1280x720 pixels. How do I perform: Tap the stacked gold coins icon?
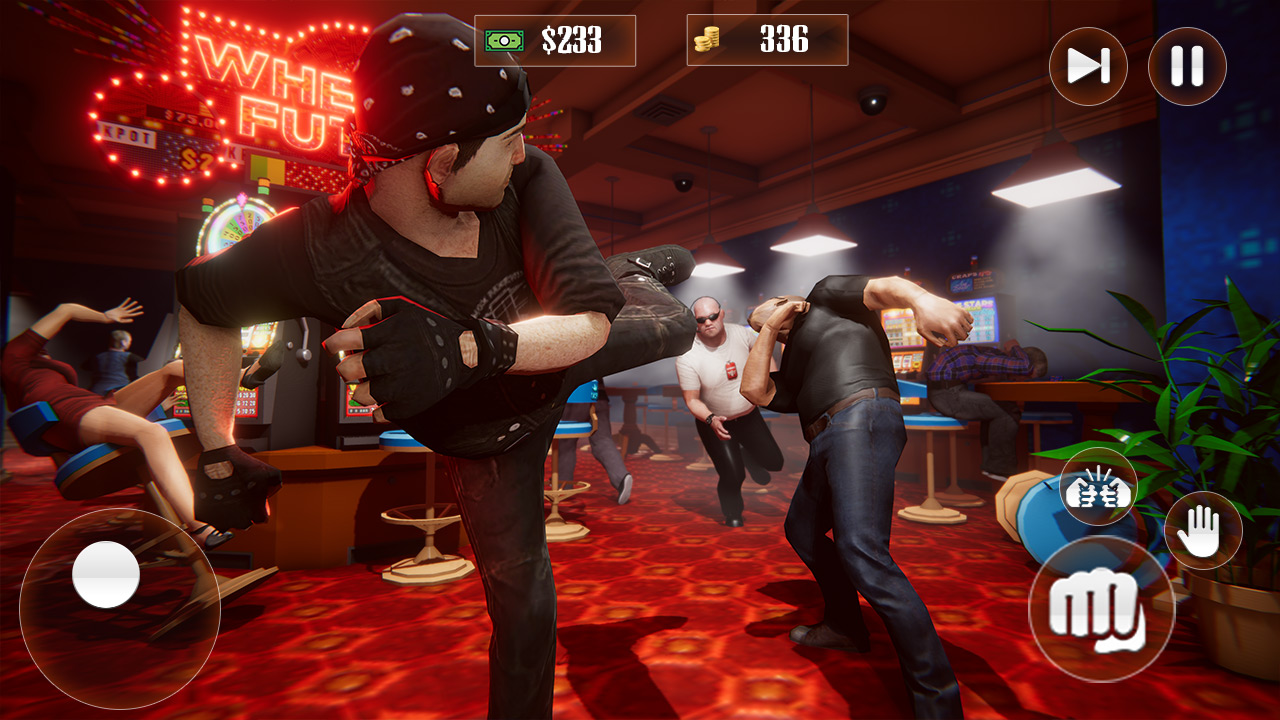coord(710,38)
